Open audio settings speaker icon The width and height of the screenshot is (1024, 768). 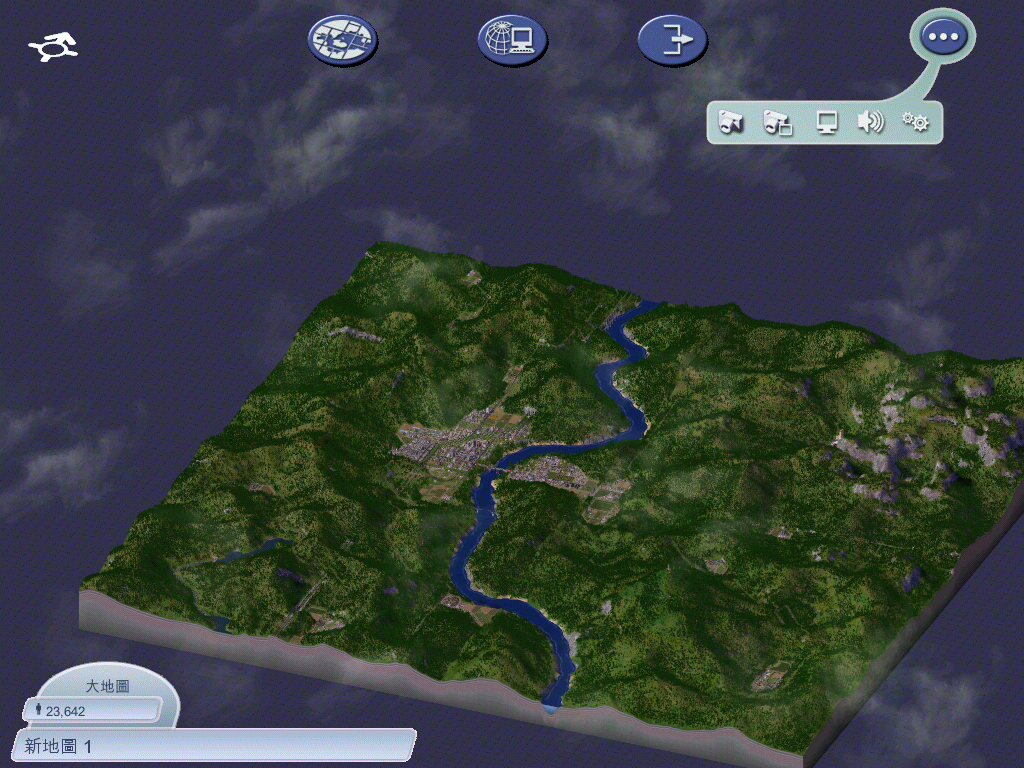(x=870, y=123)
